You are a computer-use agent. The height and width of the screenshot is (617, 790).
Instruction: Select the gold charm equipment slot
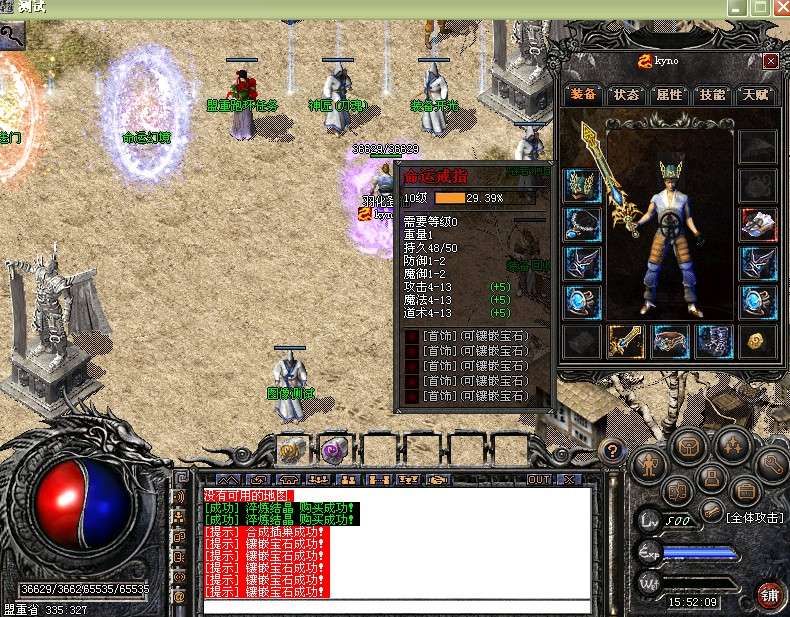[x=757, y=342]
